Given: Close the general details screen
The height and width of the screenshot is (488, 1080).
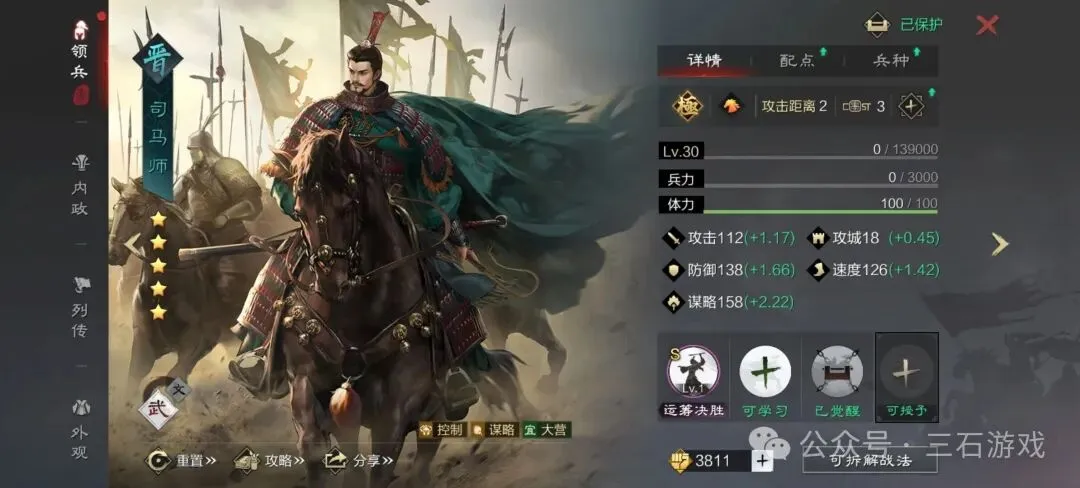Looking at the screenshot, I should click(x=987, y=25).
